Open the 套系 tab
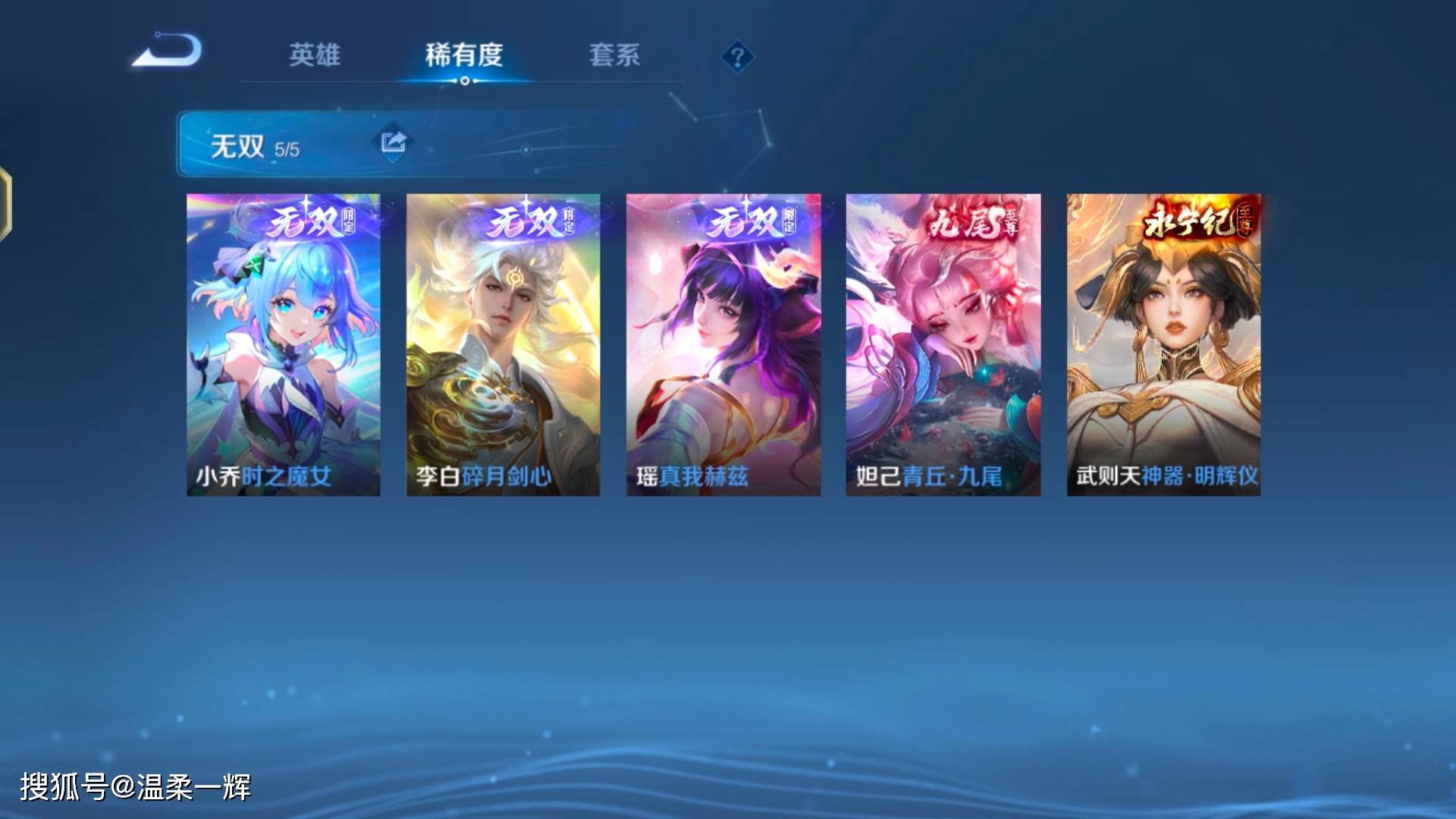 tap(614, 55)
